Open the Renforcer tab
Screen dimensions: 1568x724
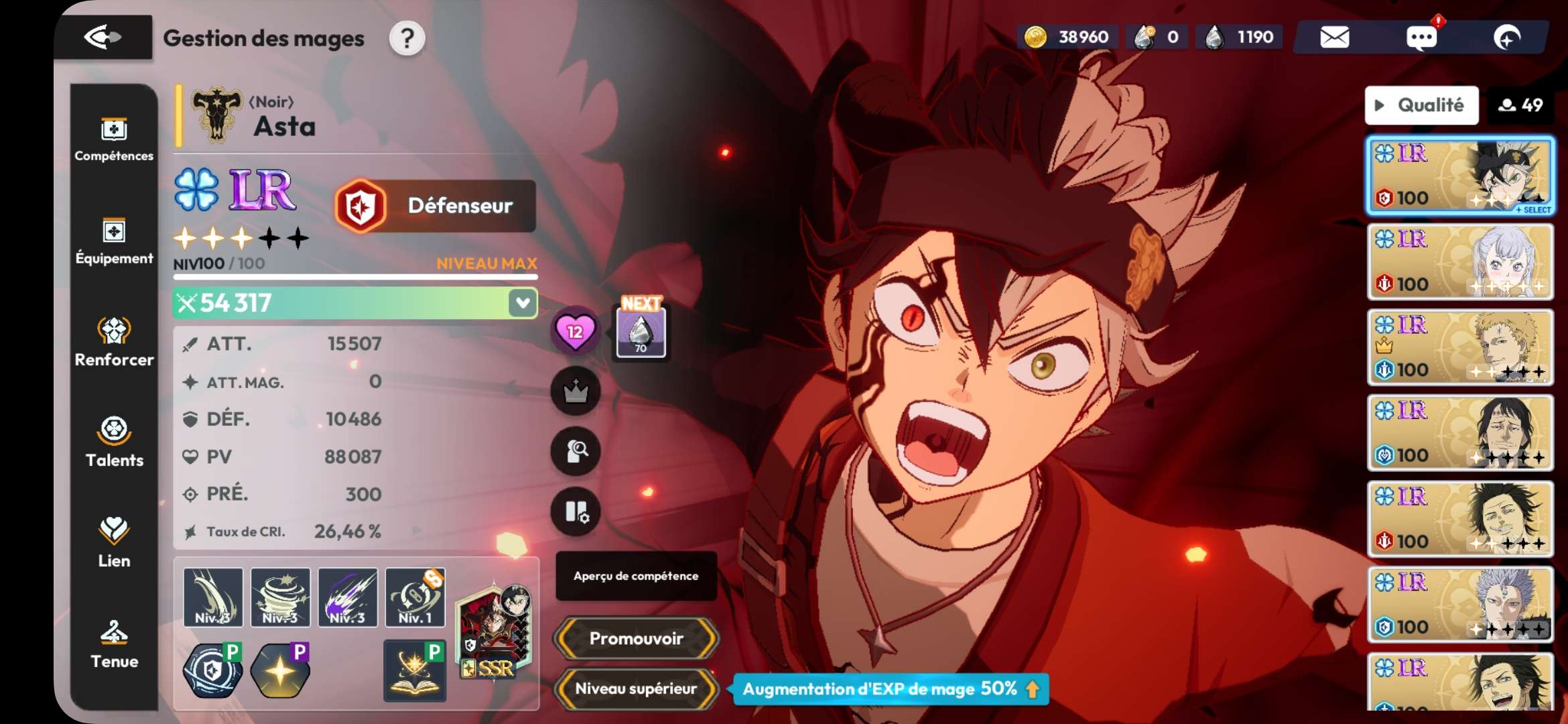pos(114,342)
